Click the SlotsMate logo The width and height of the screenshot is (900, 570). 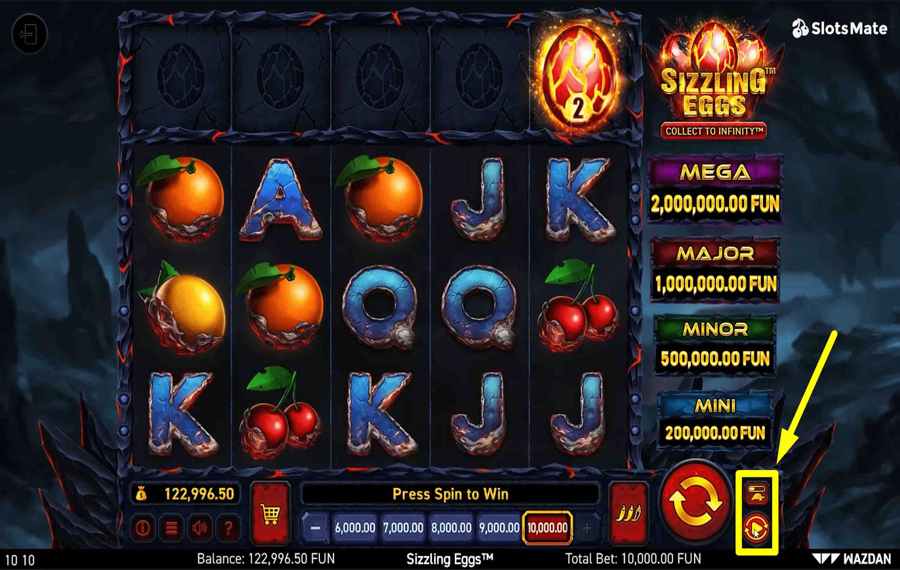839,29
